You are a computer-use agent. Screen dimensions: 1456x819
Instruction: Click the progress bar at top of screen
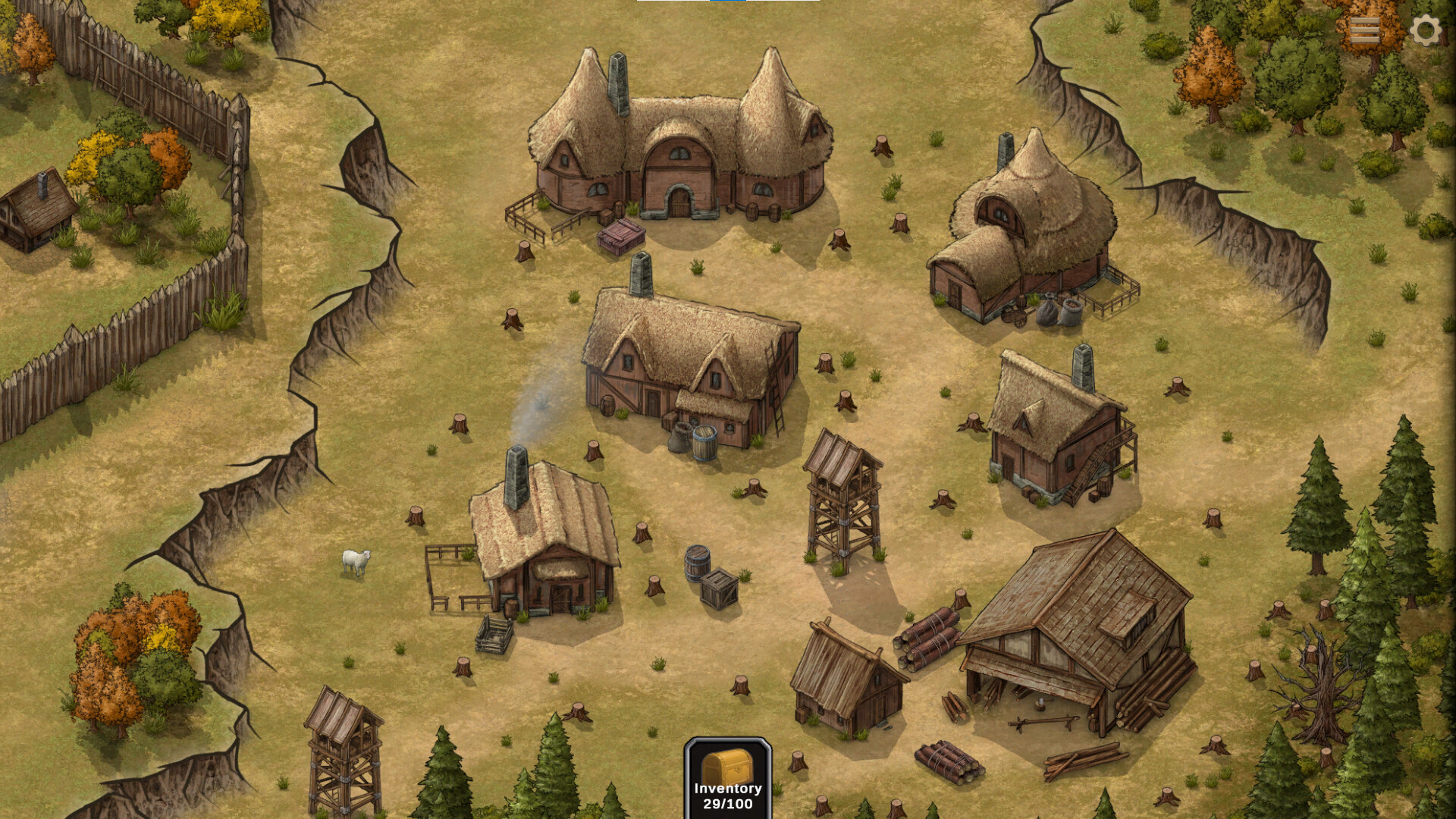click(728, 3)
